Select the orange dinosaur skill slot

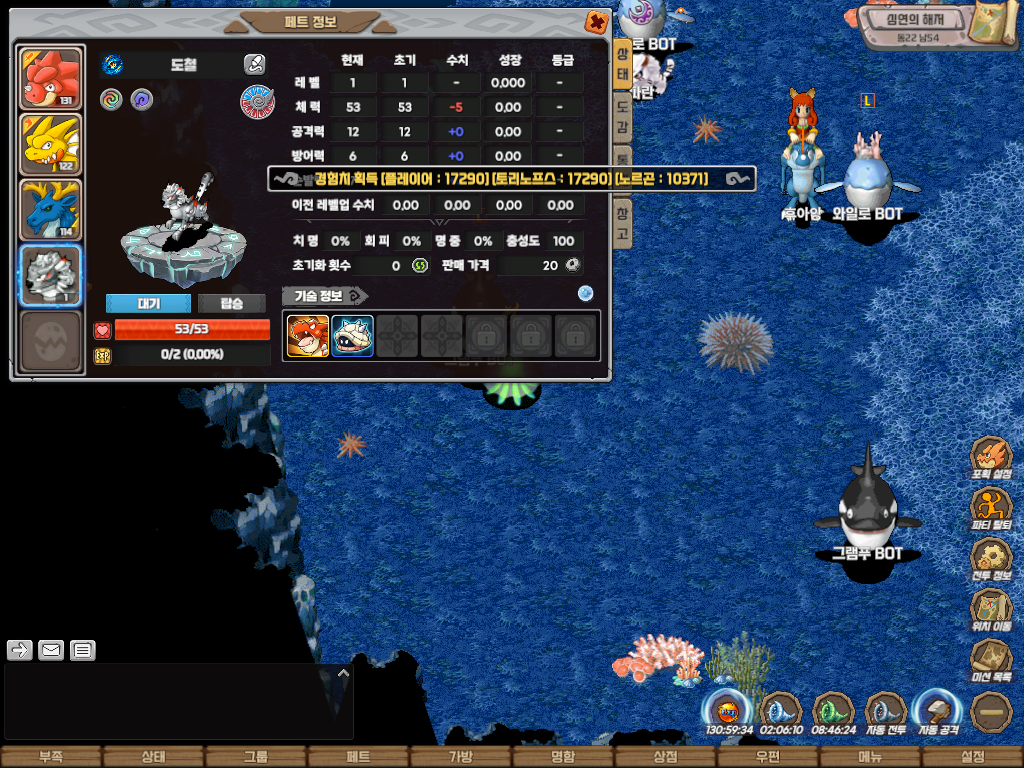click(x=308, y=336)
